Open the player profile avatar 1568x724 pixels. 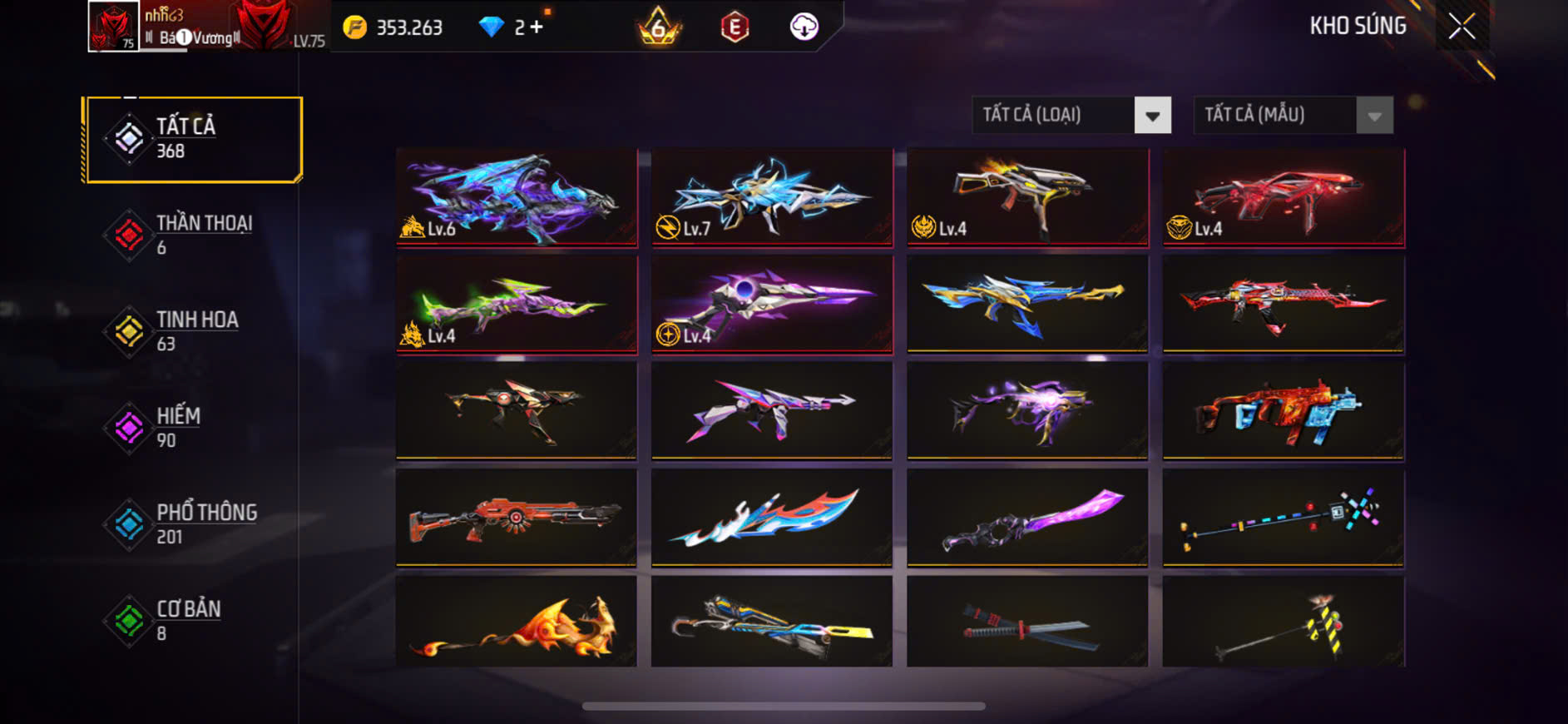pyautogui.click(x=113, y=27)
